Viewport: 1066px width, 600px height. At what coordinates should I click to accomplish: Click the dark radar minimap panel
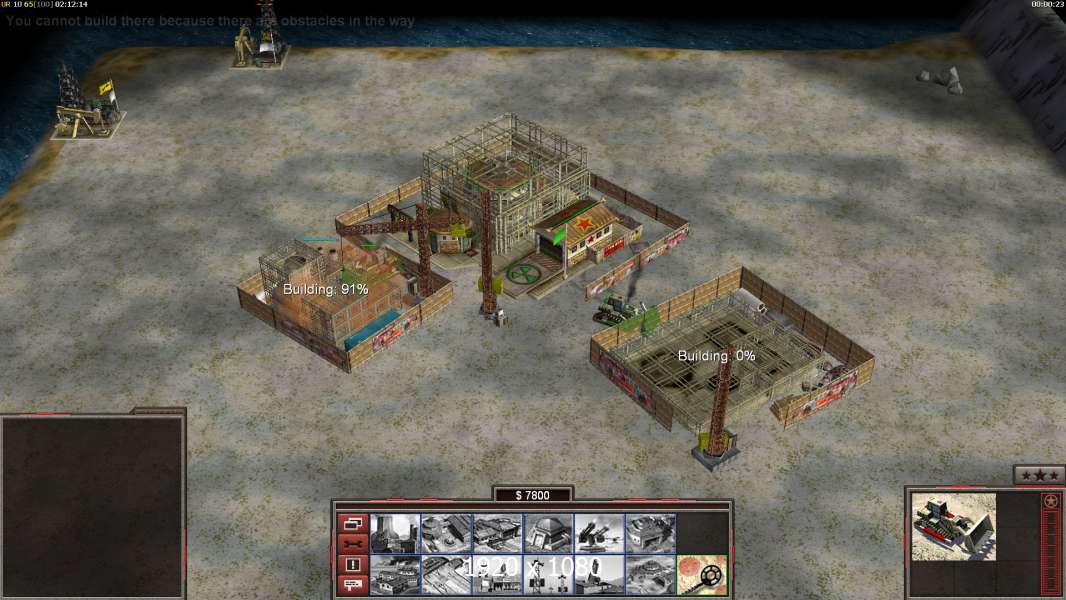pos(93,507)
